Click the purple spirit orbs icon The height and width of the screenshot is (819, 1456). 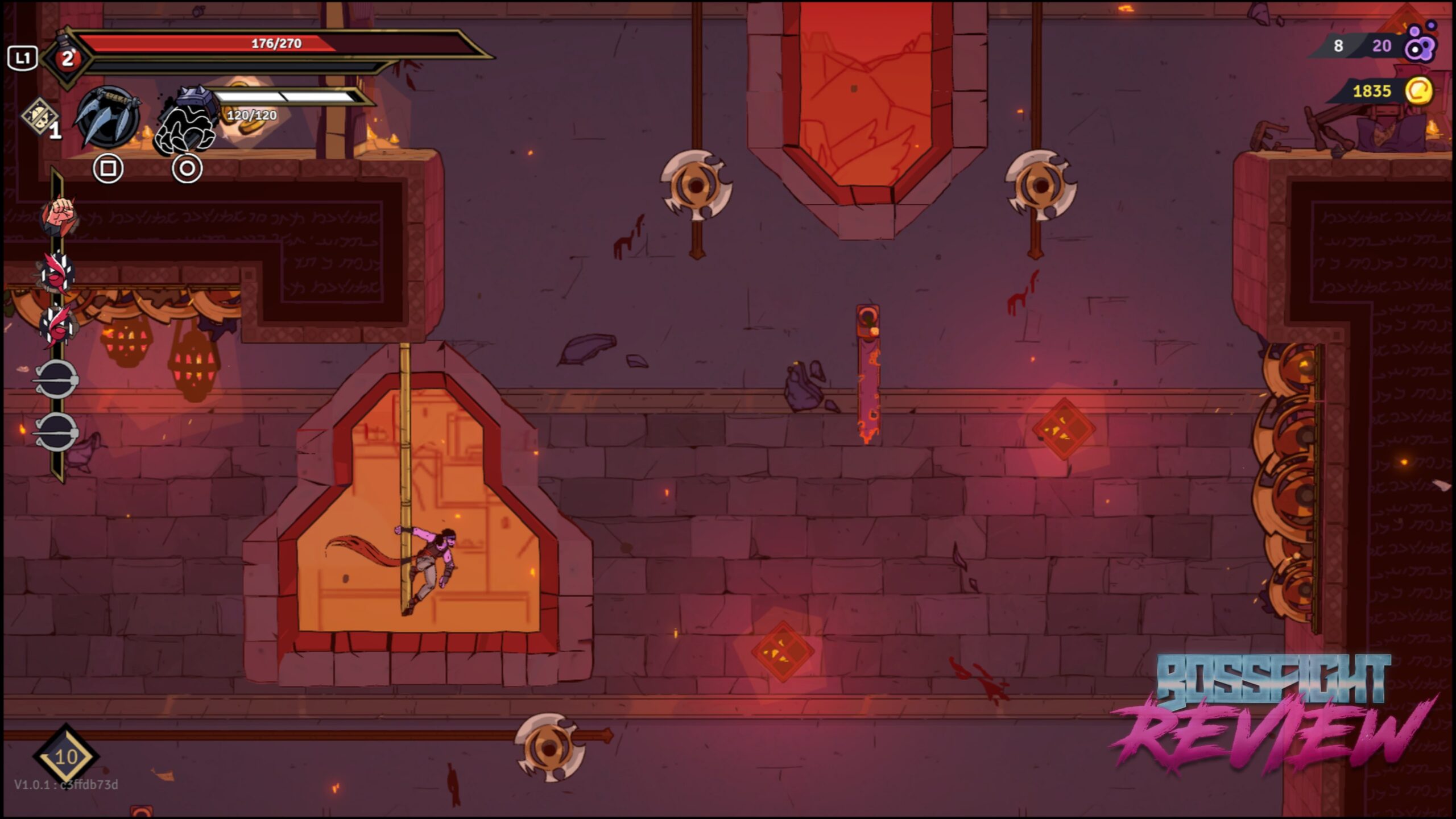click(x=1420, y=44)
